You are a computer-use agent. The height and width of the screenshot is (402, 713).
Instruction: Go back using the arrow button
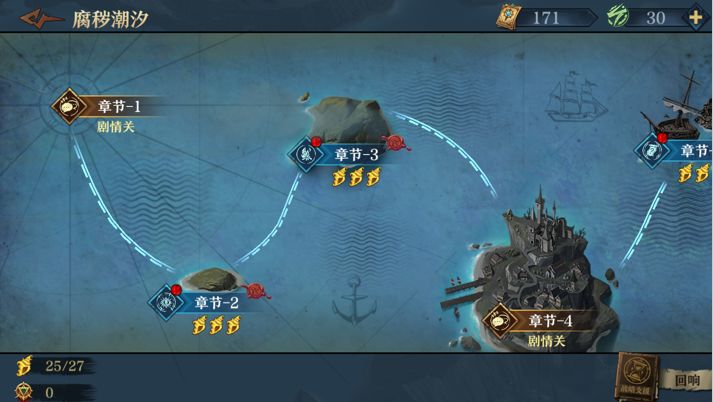[42, 18]
